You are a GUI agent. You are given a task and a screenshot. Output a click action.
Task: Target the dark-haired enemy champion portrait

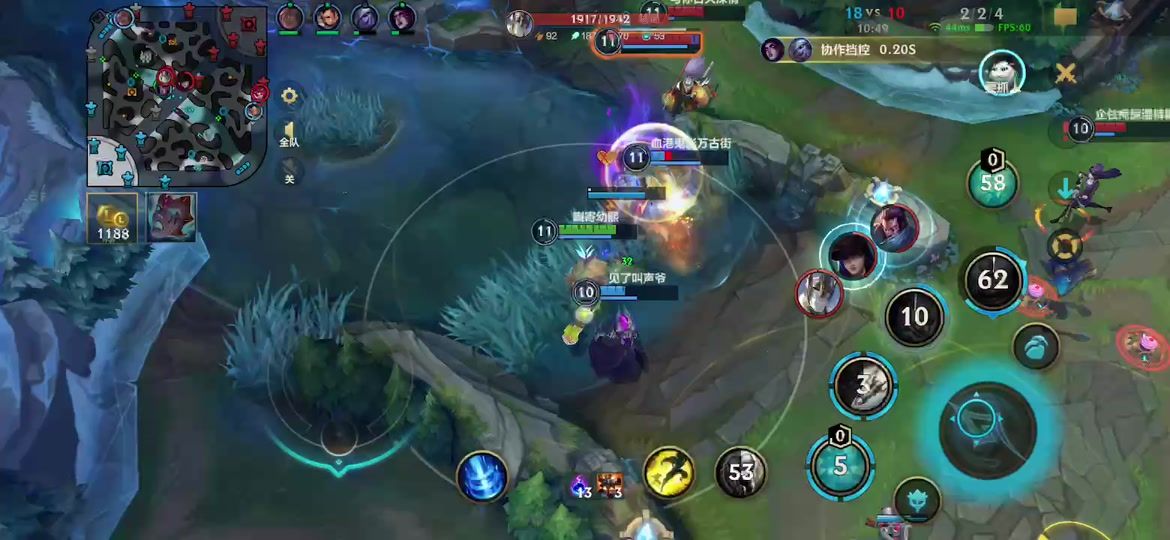coord(851,254)
